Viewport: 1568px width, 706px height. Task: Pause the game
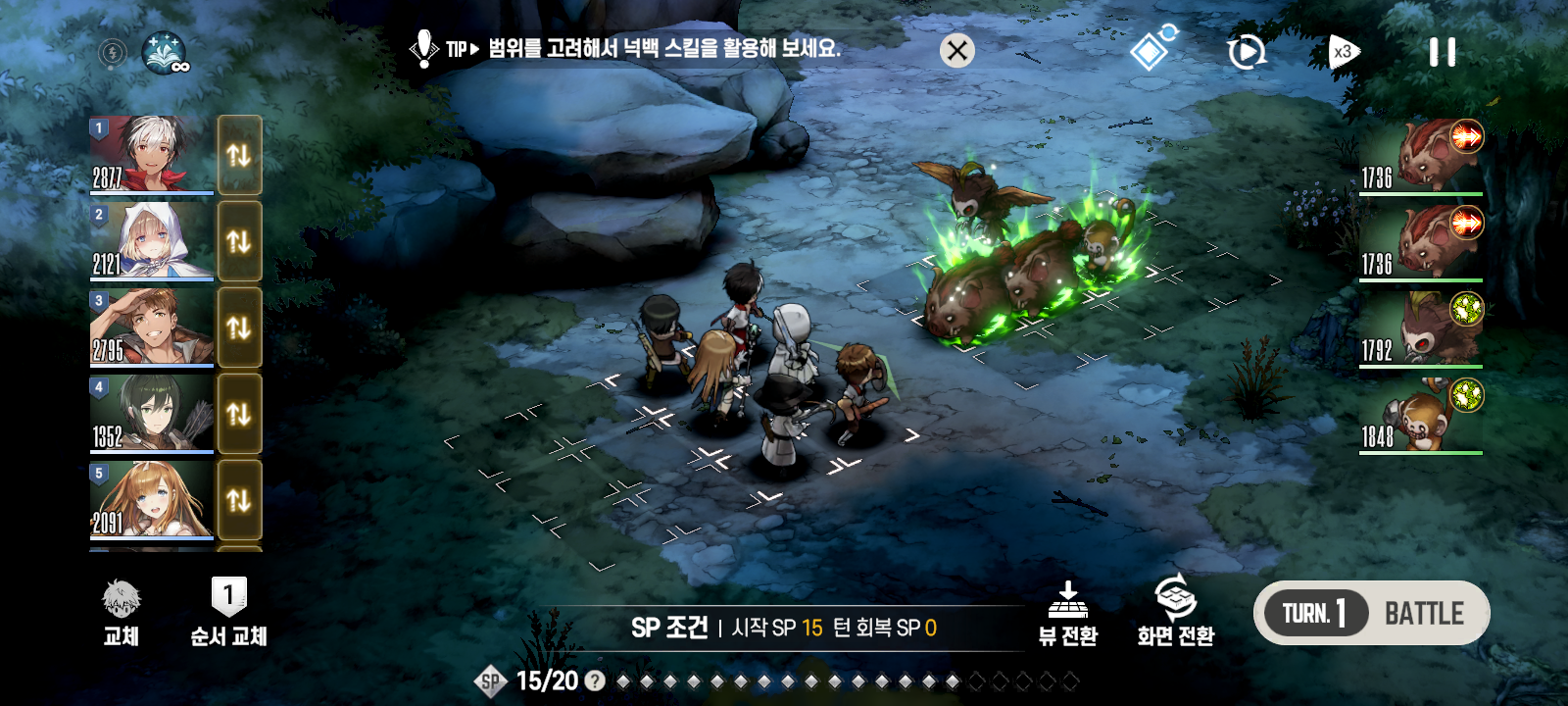[1442, 52]
